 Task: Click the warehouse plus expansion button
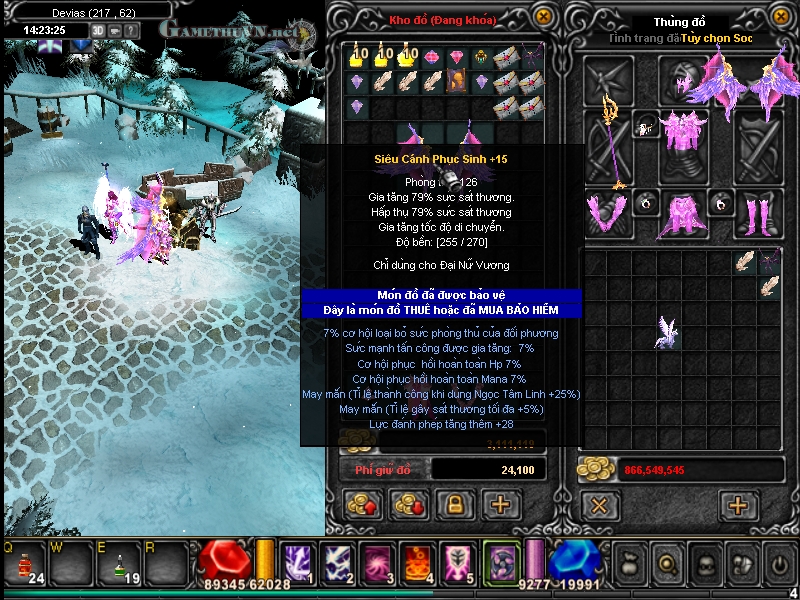tap(501, 505)
